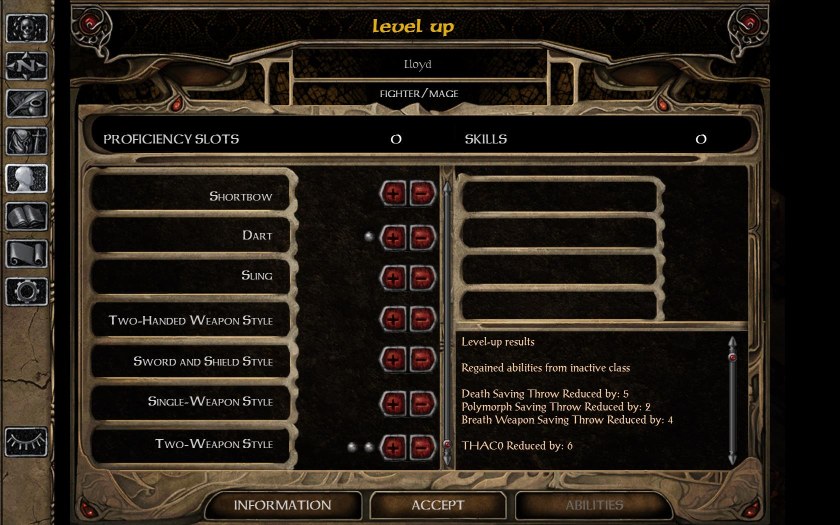
Task: Accept the level up results
Action: coord(437,505)
